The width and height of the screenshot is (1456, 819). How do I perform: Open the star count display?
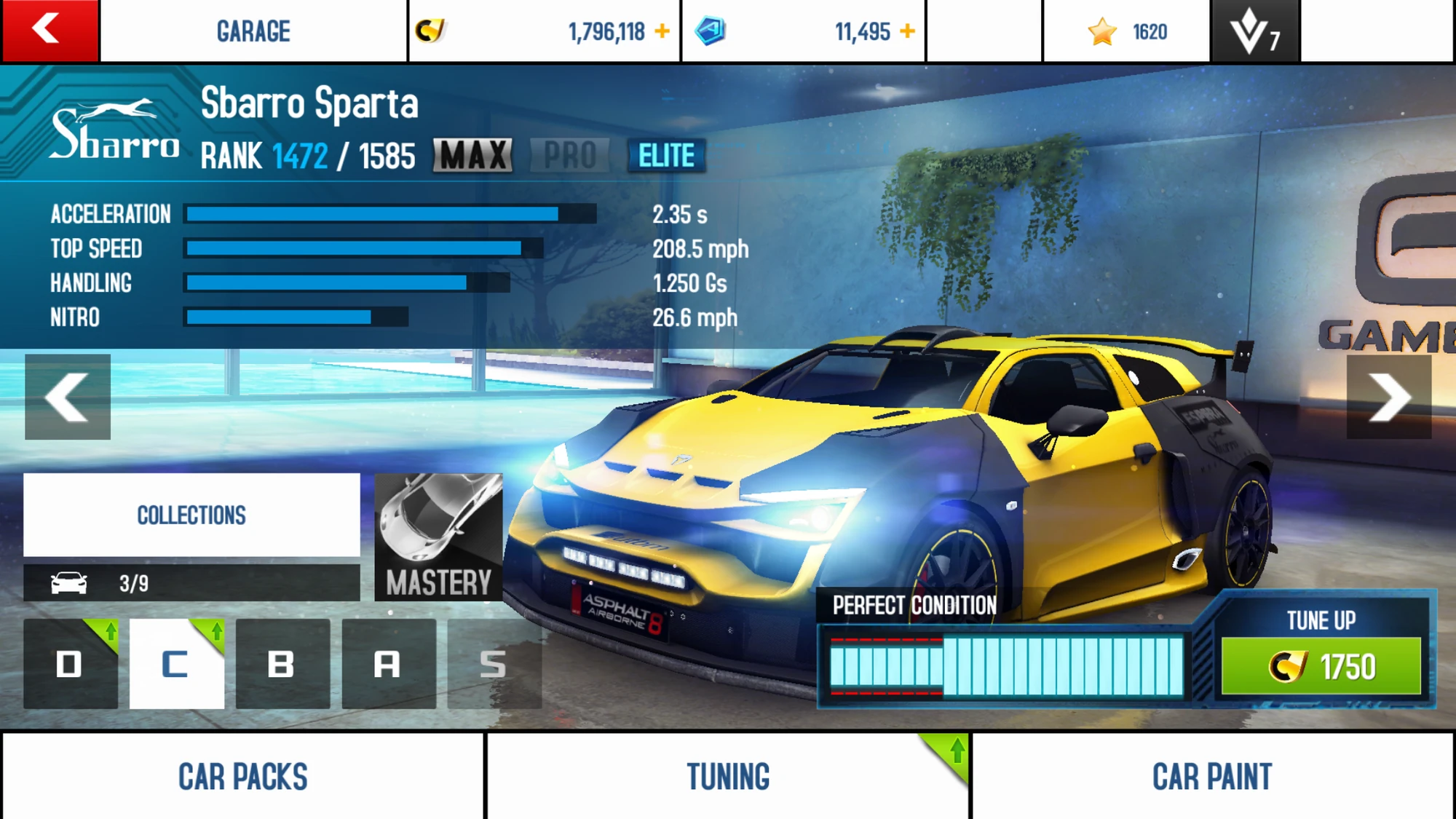pos(1127,31)
